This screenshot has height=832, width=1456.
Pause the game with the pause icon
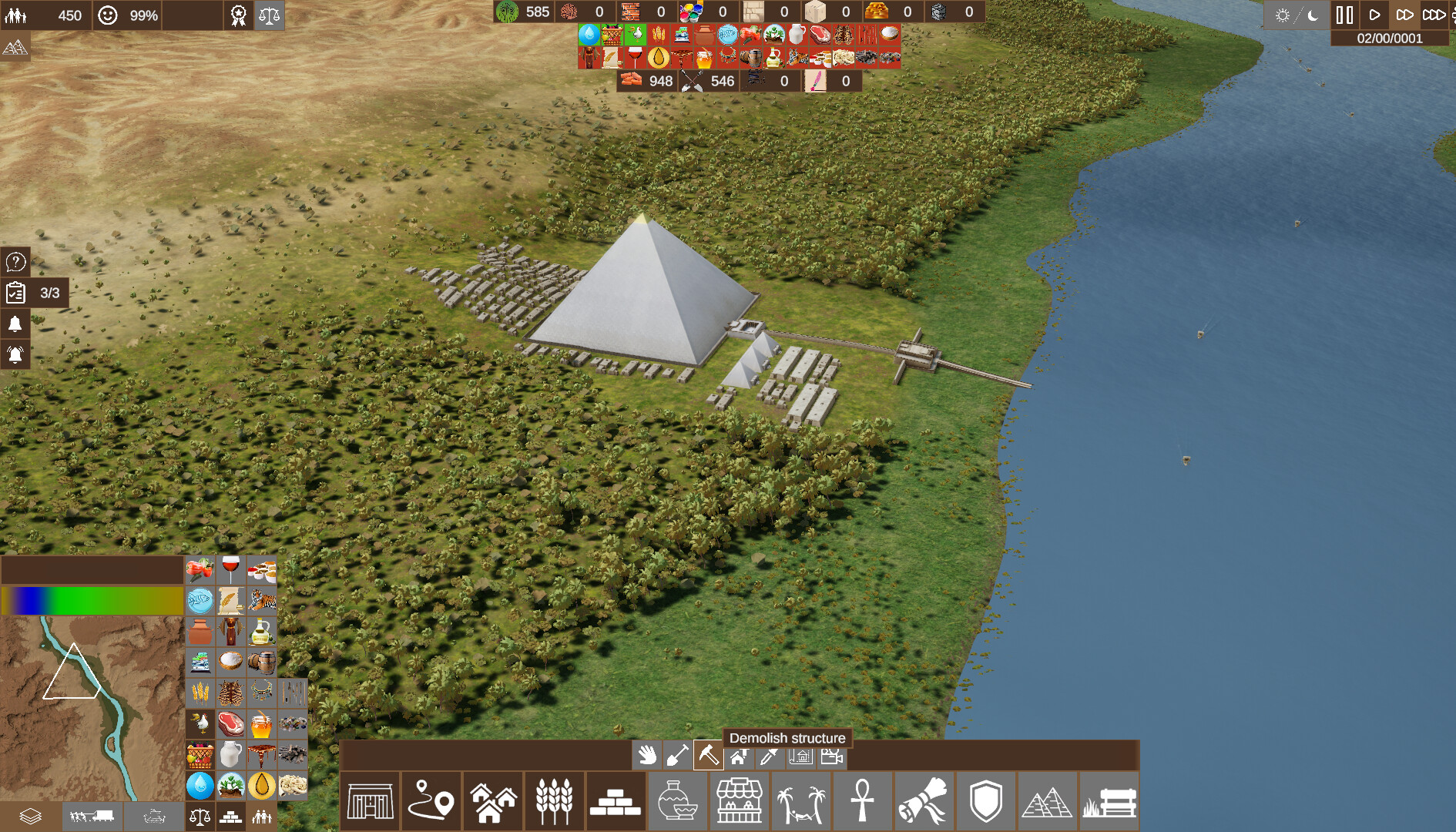1344,13
